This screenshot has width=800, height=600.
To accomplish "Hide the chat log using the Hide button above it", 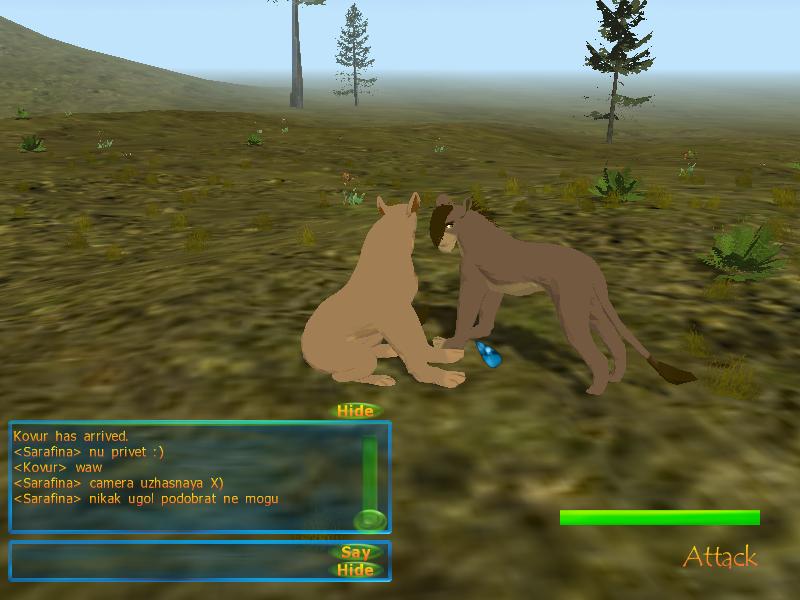I will tap(355, 411).
